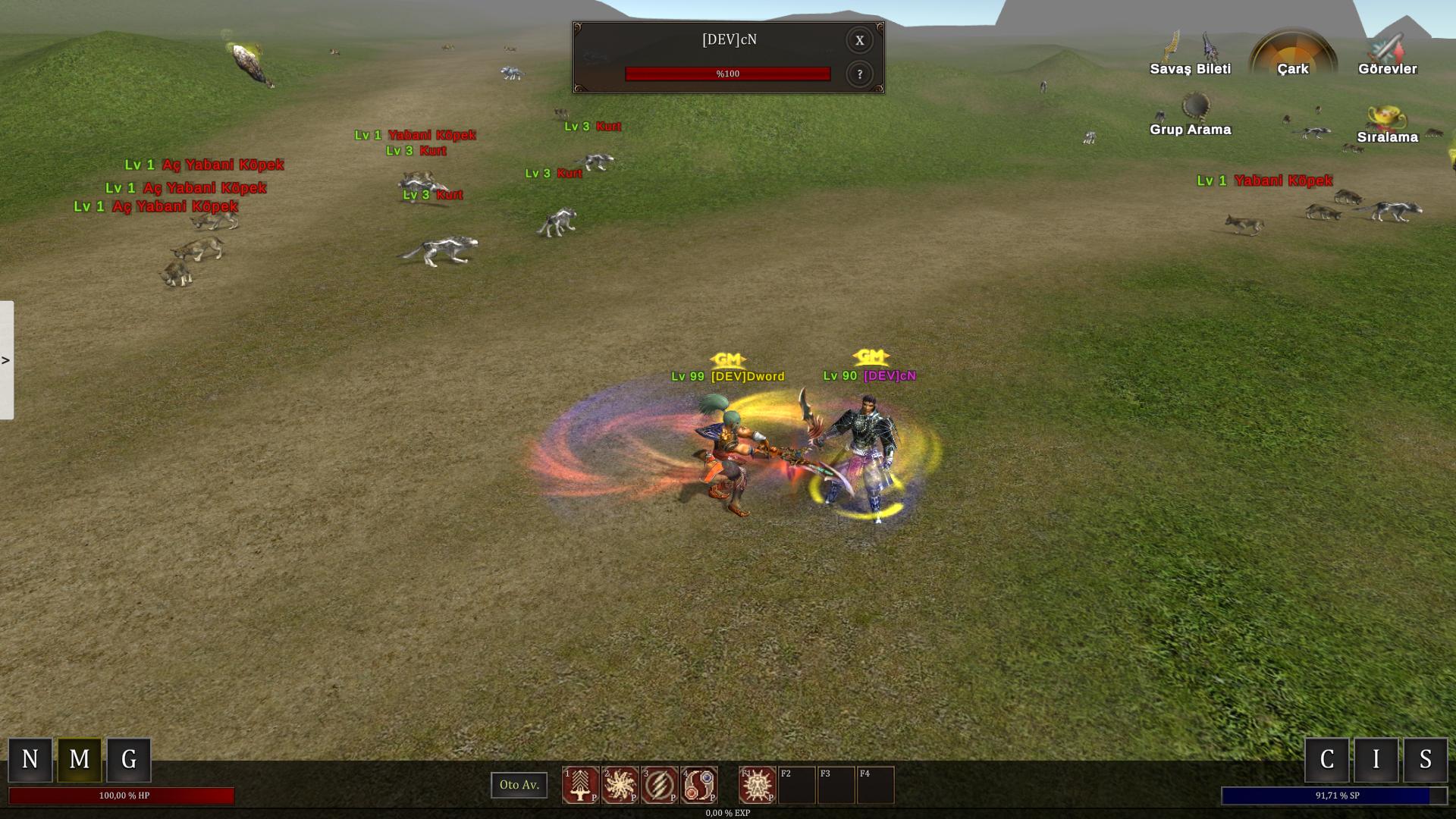
Task: Activate the sword skill in slot 1
Action: (x=581, y=785)
